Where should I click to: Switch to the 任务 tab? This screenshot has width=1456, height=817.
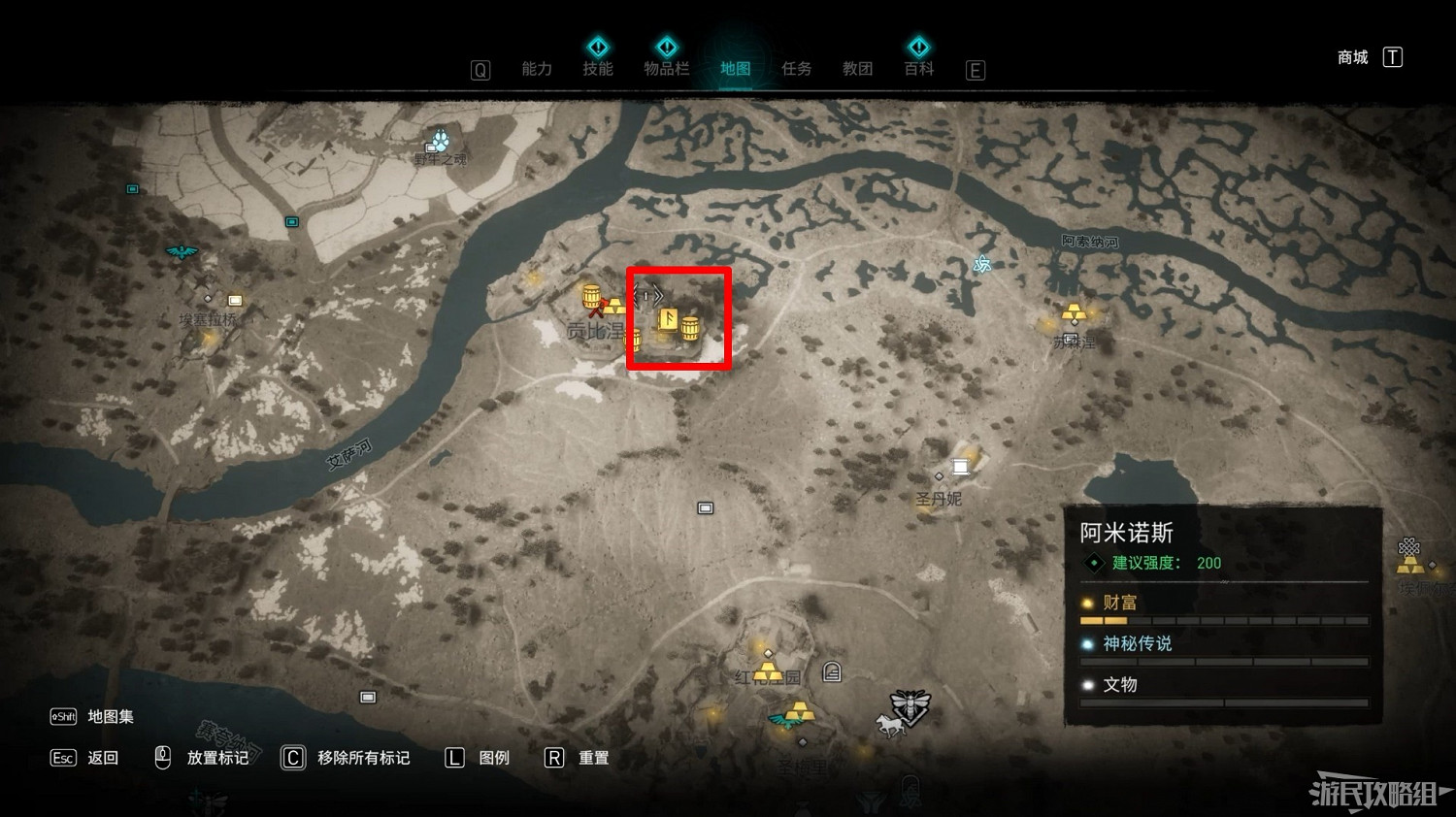[x=796, y=69]
